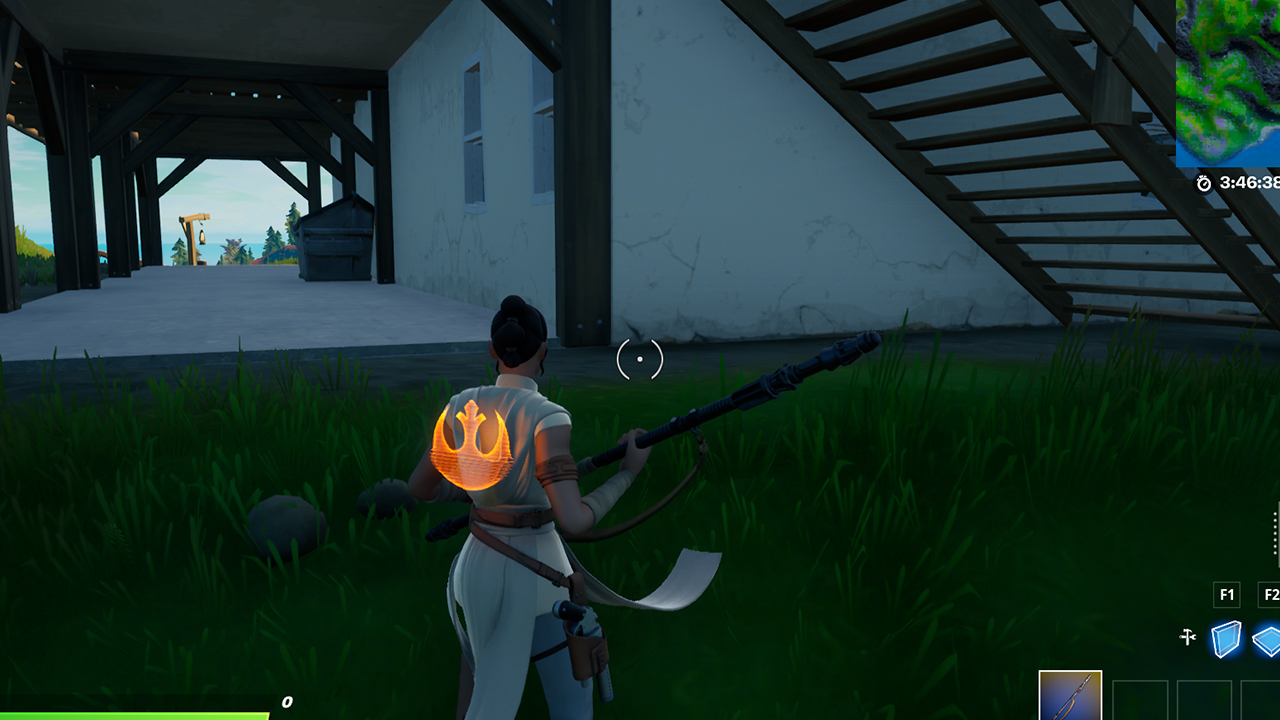Click the stopwatch timer icon
This screenshot has width=1280, height=720.
1203,183
